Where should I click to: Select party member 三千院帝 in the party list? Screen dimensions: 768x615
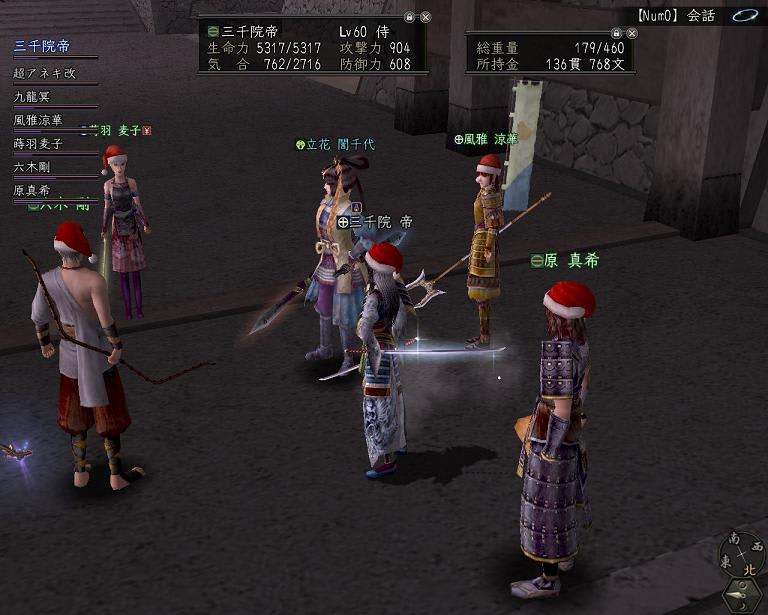coord(42,47)
